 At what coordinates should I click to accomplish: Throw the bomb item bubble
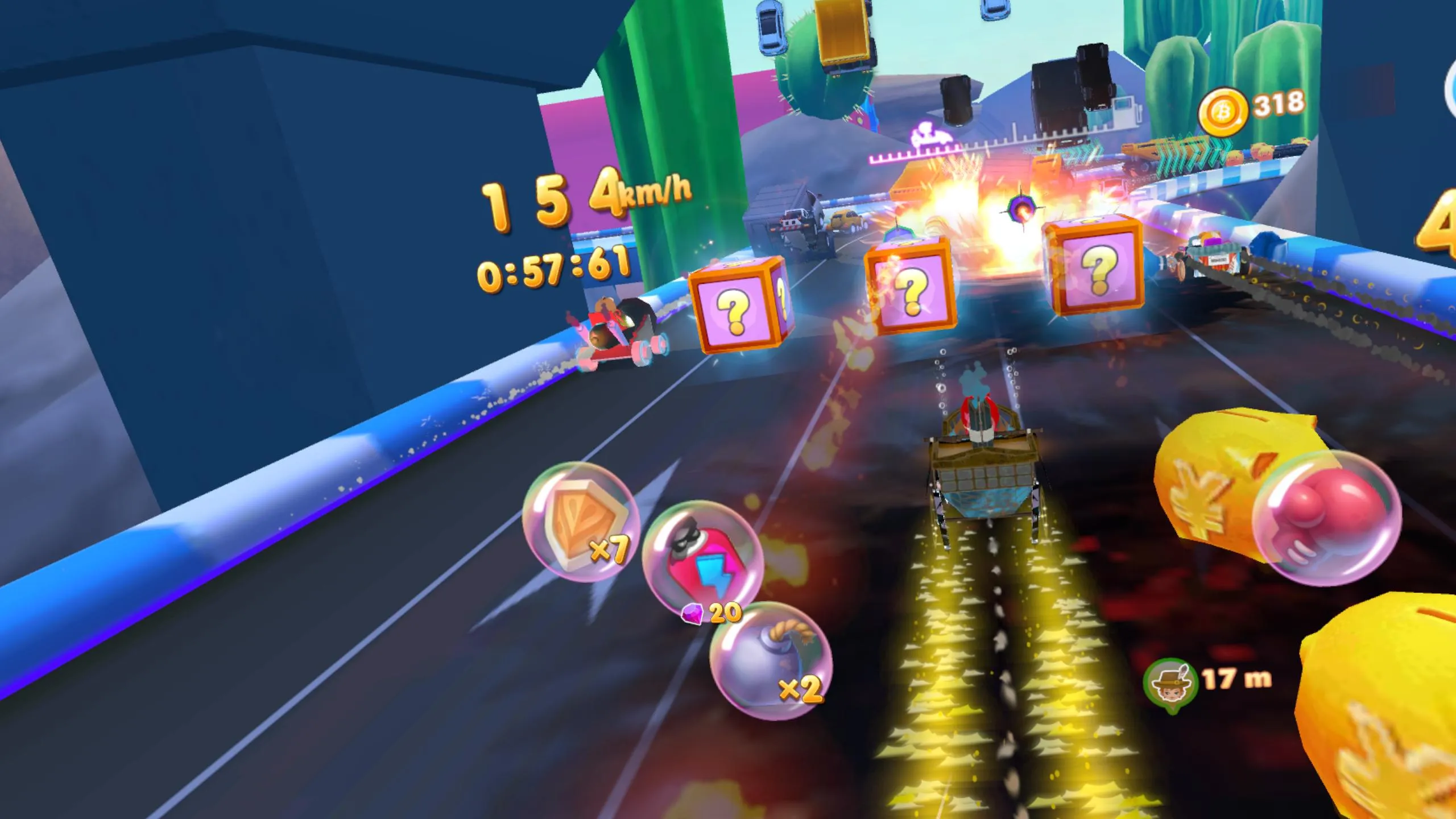point(771,661)
